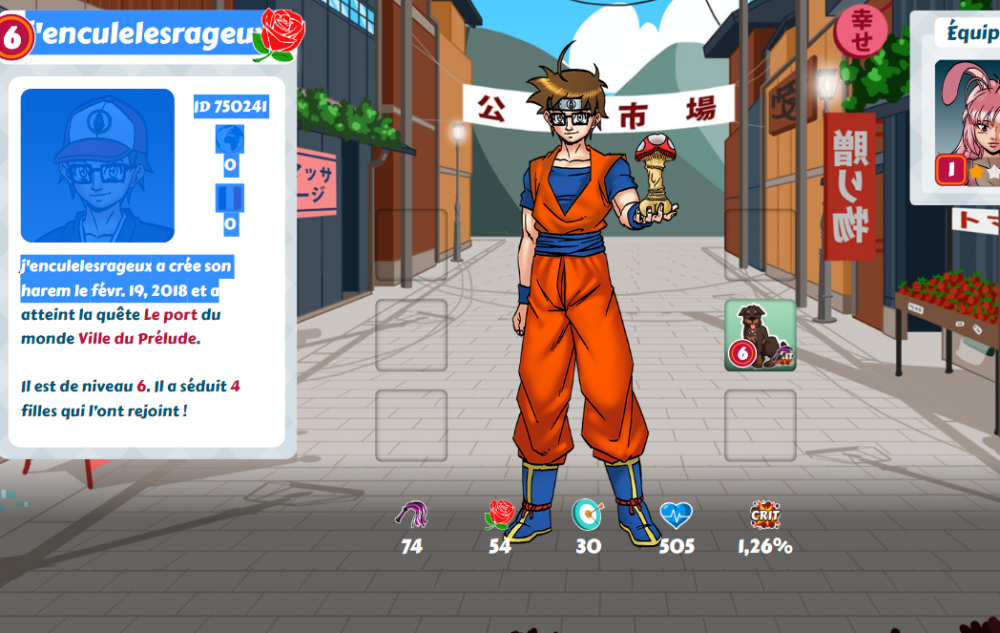Image resolution: width=1000 pixels, height=633 pixels.
Task: Click the player avatar portrait
Action: point(97,165)
